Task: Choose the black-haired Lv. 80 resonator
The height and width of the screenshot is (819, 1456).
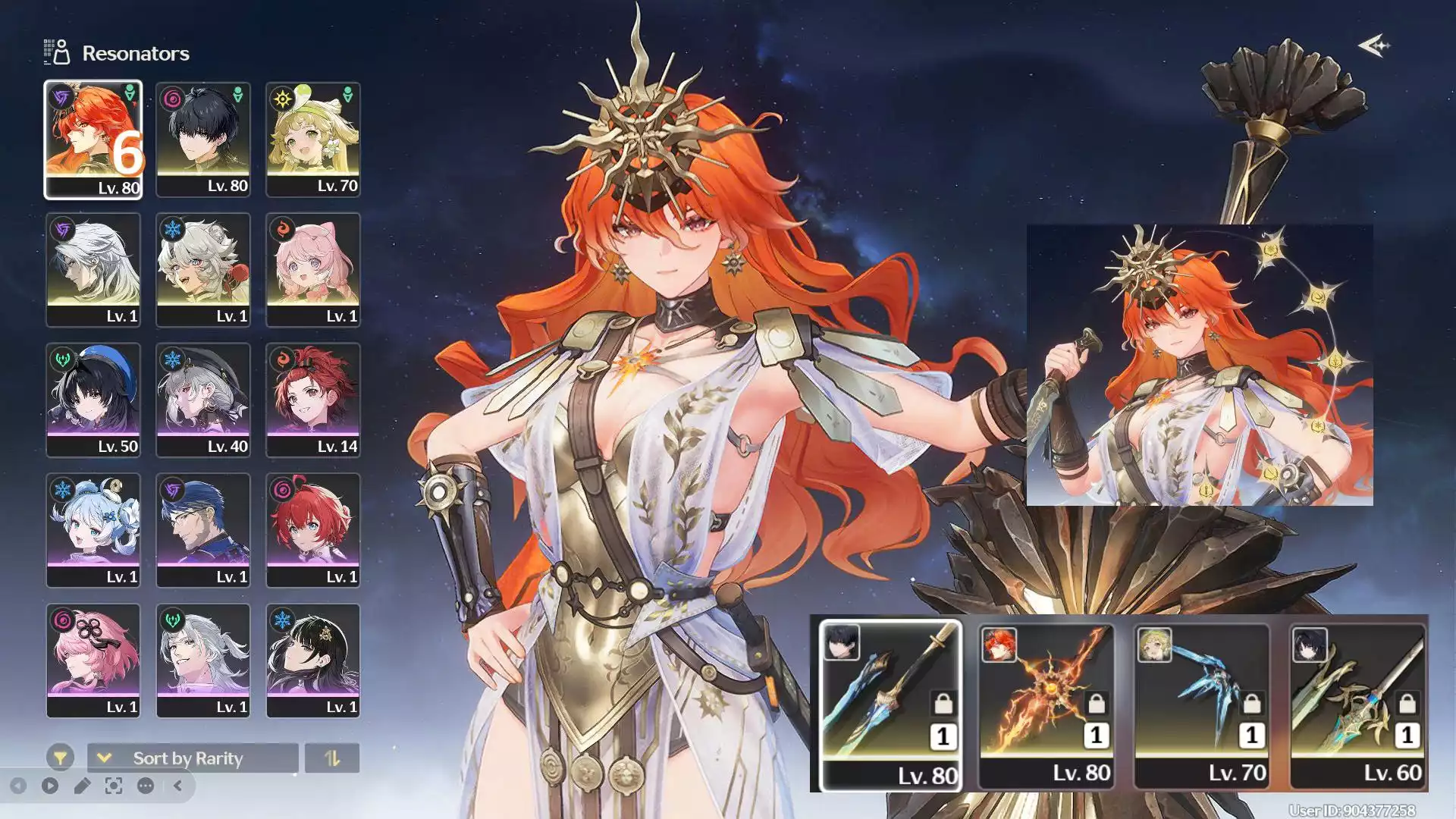Action: coord(202,140)
